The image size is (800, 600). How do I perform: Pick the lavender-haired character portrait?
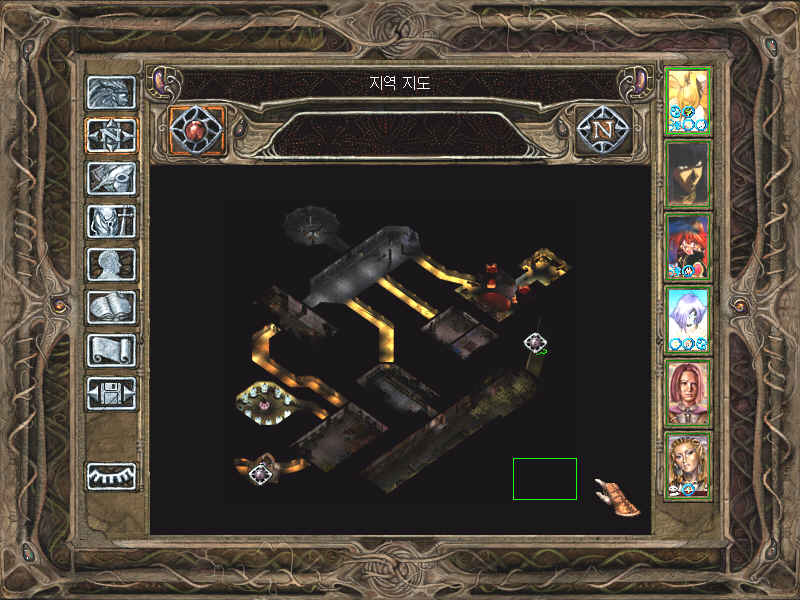pos(688,320)
